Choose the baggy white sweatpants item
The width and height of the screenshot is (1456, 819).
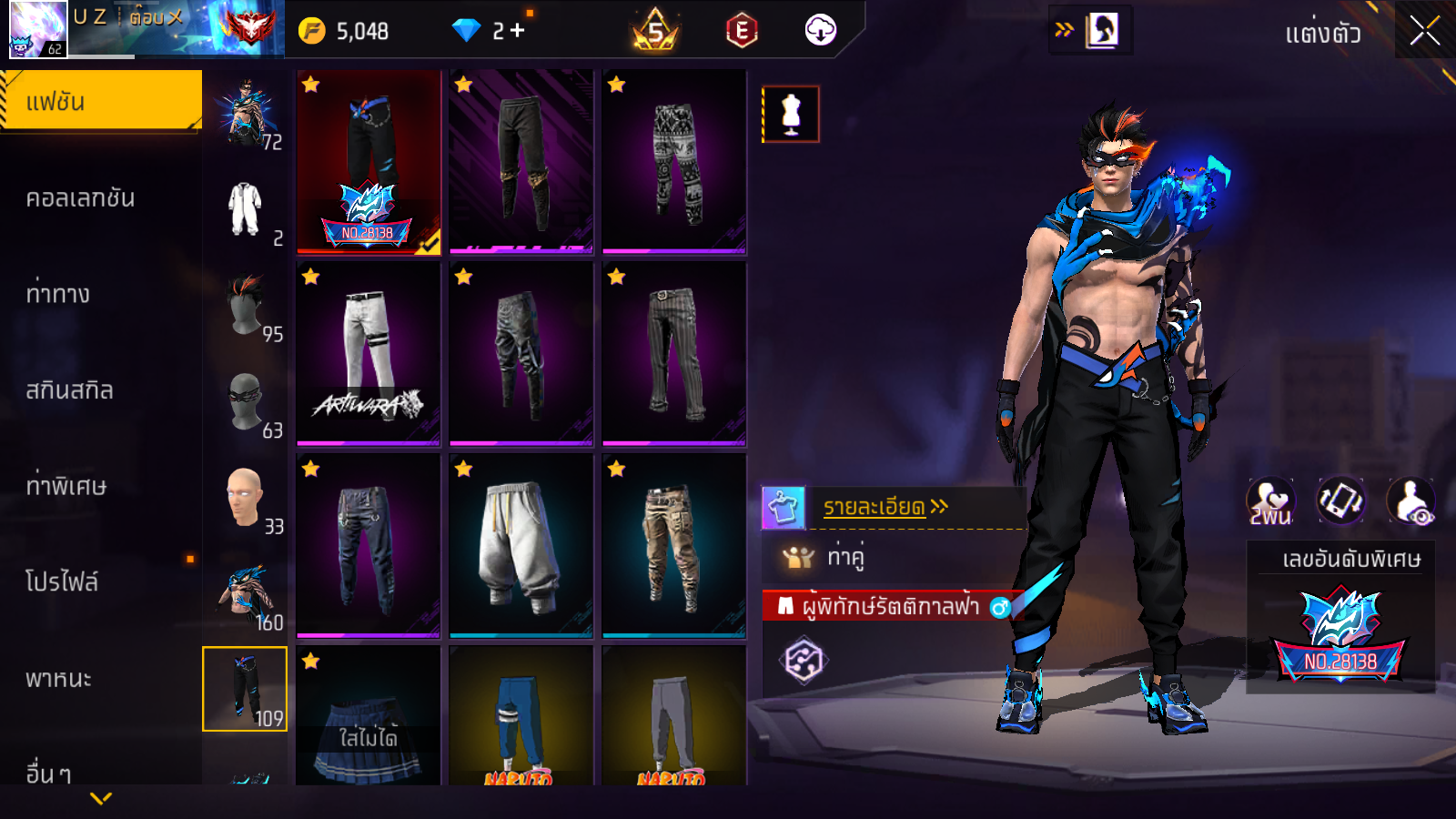[521, 546]
